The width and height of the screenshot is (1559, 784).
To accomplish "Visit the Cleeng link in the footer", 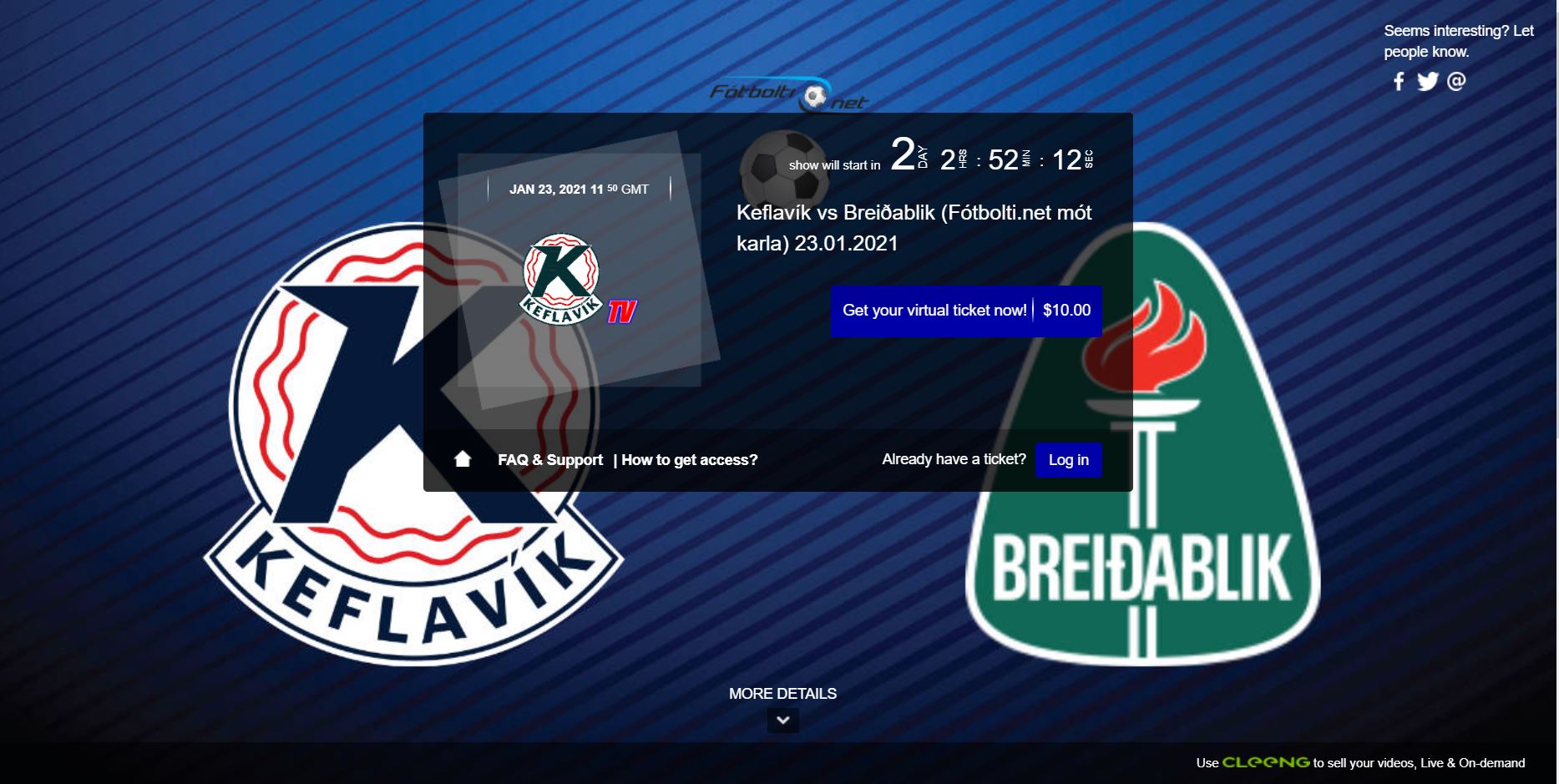I will pyautogui.click(x=1265, y=762).
